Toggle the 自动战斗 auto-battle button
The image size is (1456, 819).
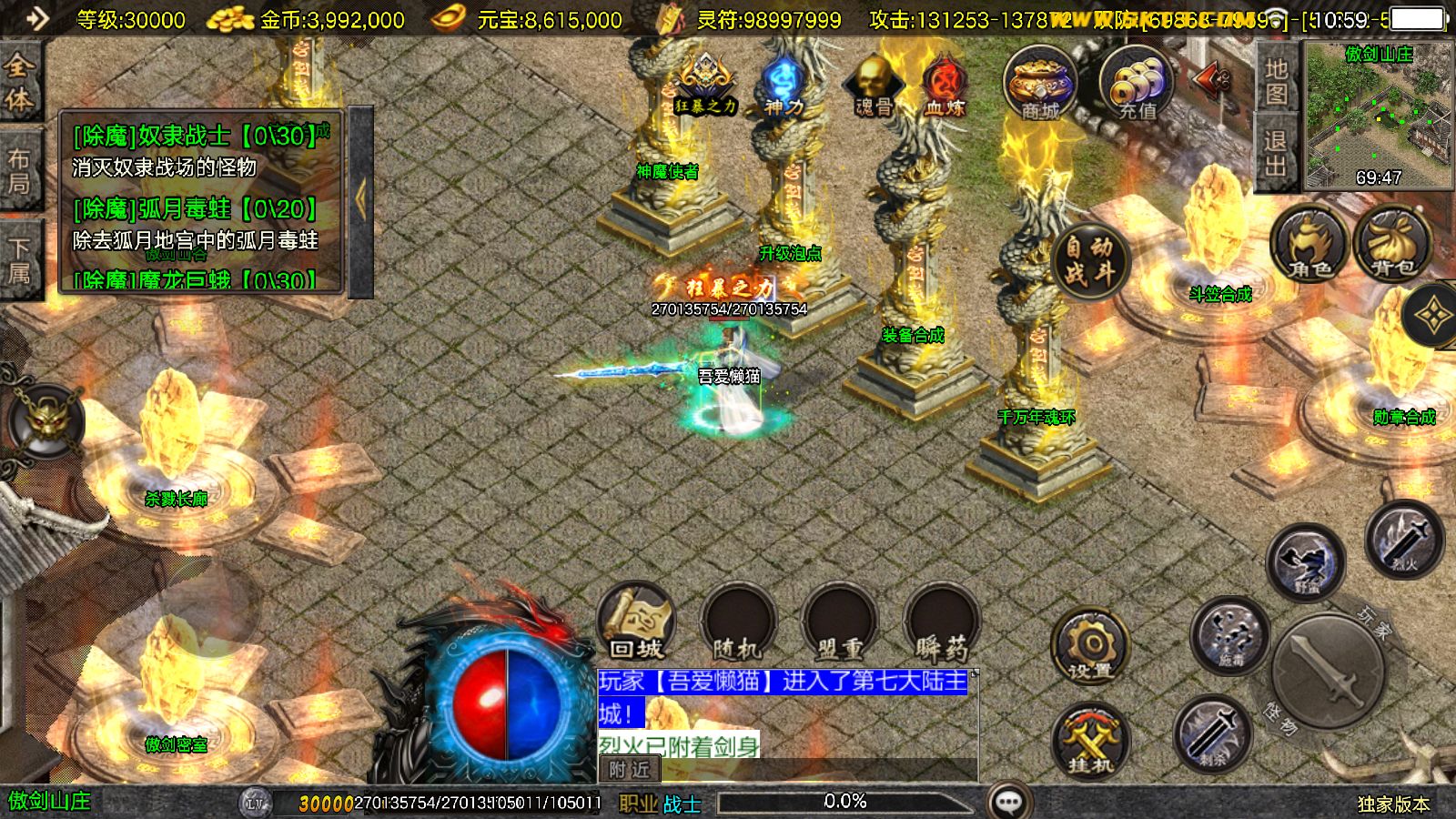(1089, 258)
